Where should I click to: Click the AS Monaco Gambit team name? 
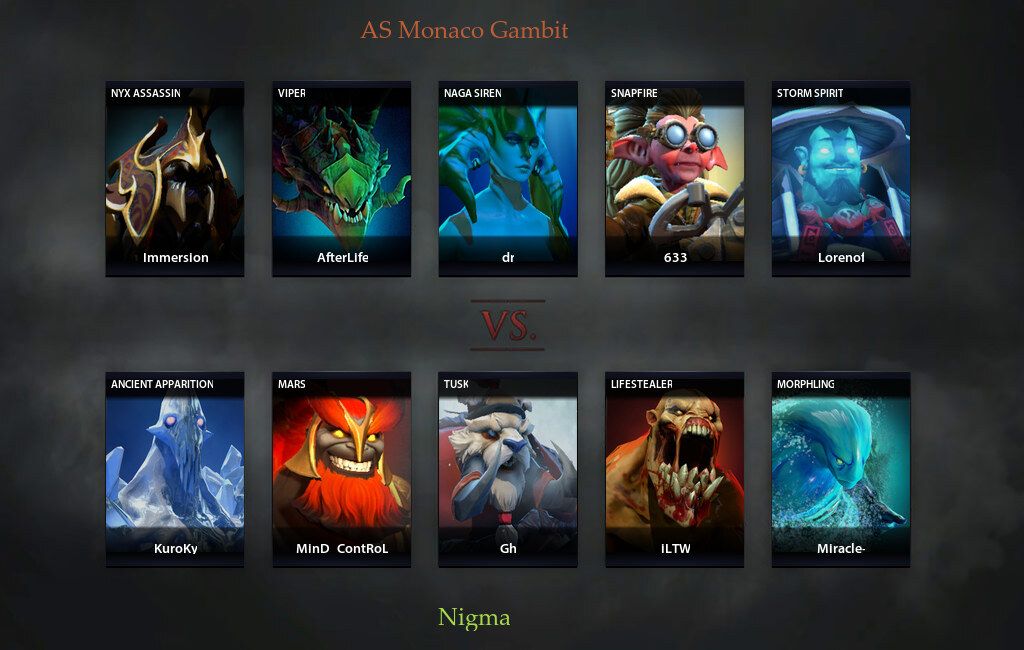pos(464,30)
